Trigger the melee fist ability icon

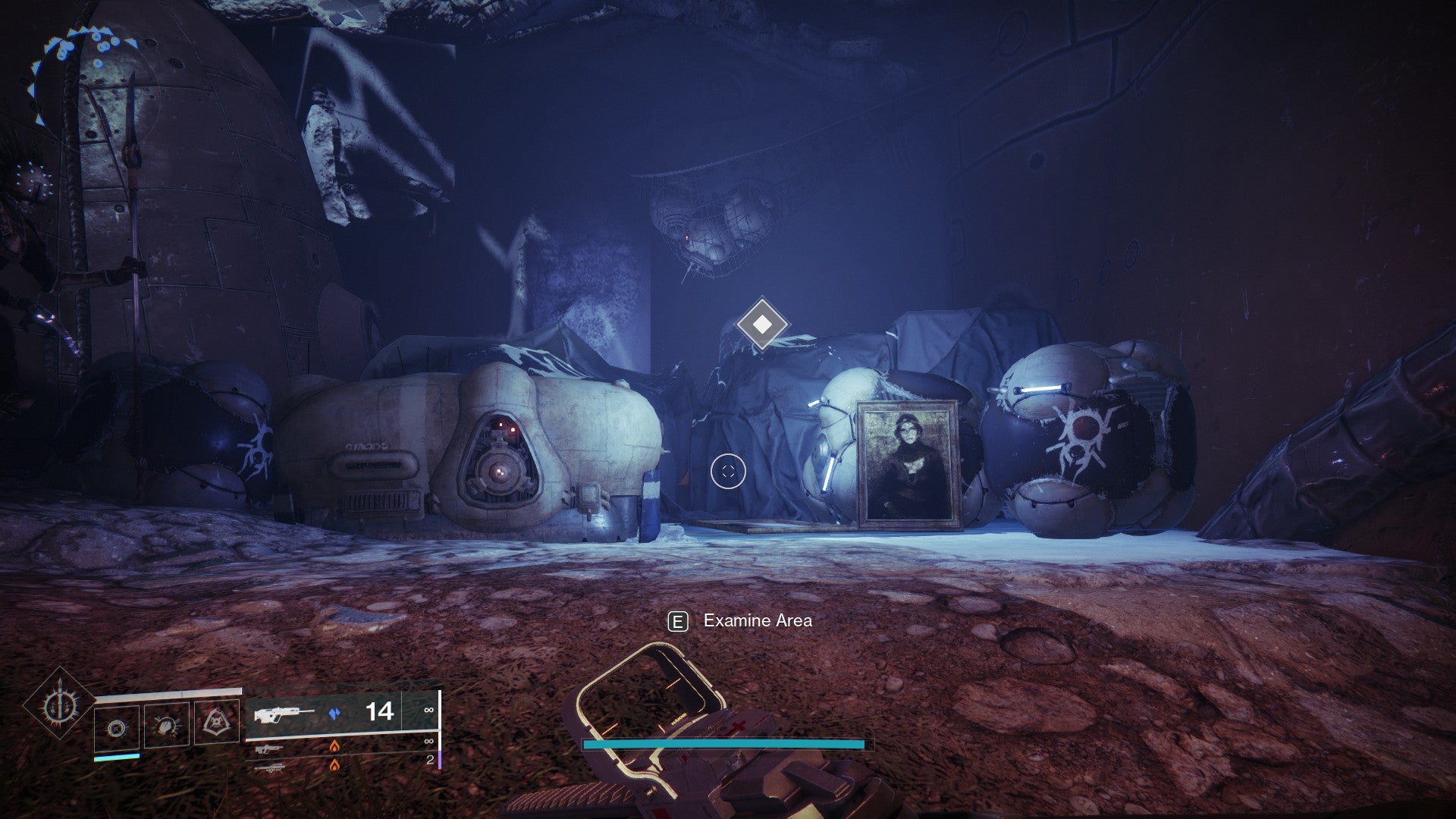(166, 726)
